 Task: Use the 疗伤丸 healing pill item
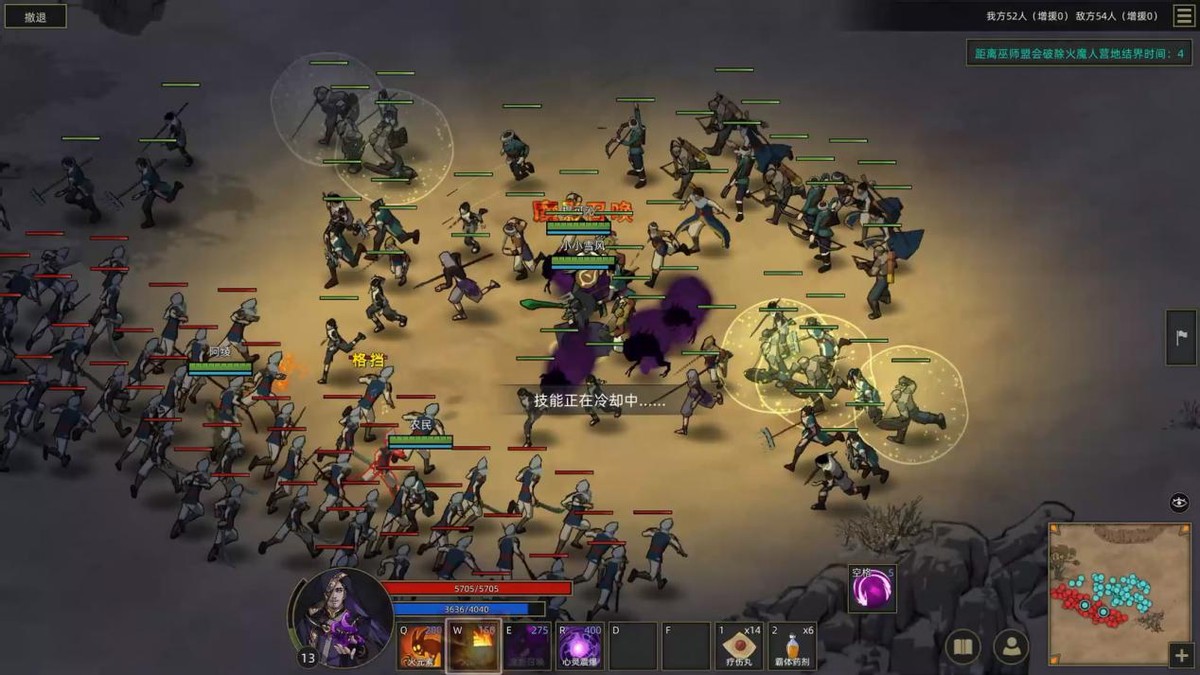(740, 646)
